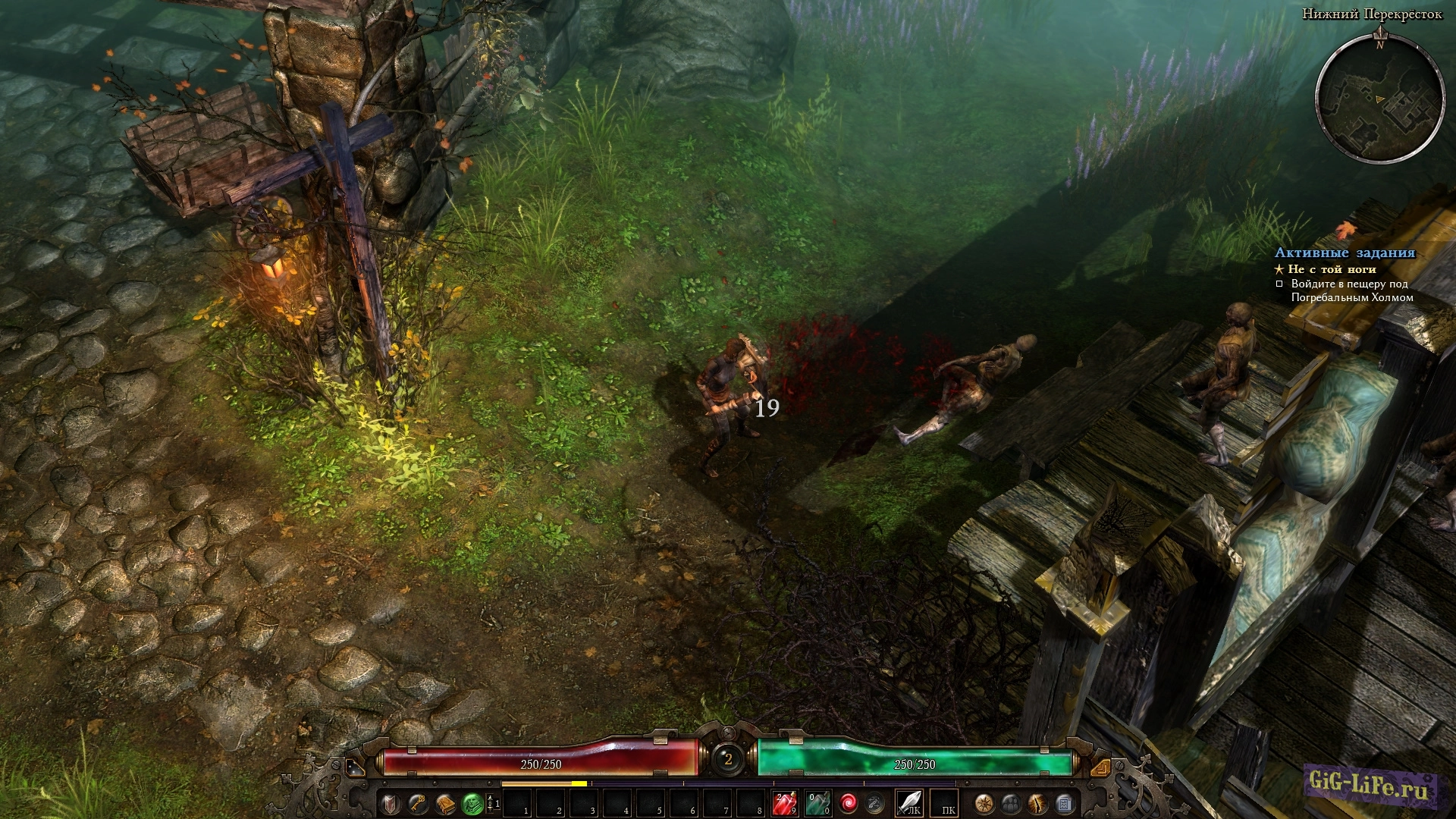Click the glowing feather icon in the HUD
Image resolution: width=1456 pixels, height=819 pixels.
[1037, 803]
